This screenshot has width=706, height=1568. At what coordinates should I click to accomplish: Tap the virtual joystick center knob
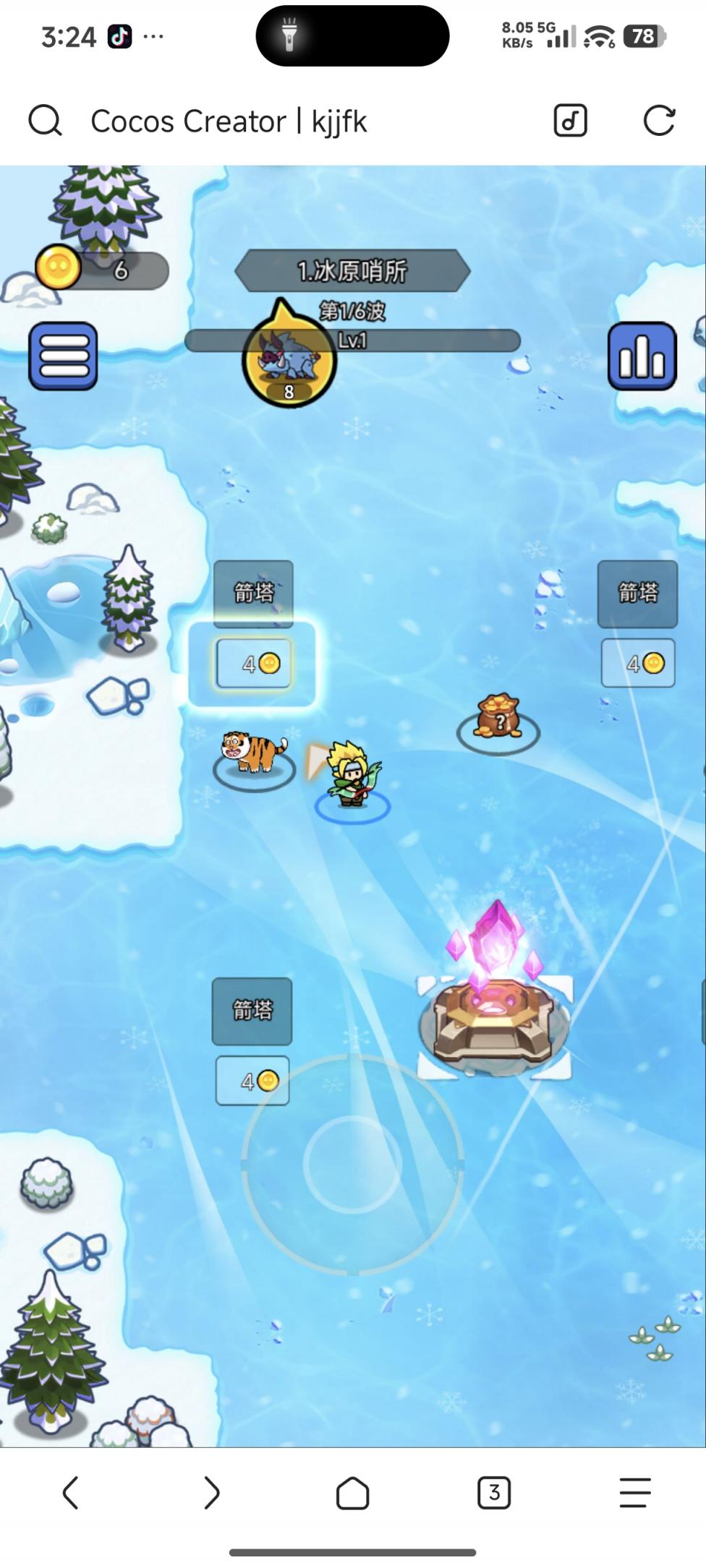(x=352, y=1163)
